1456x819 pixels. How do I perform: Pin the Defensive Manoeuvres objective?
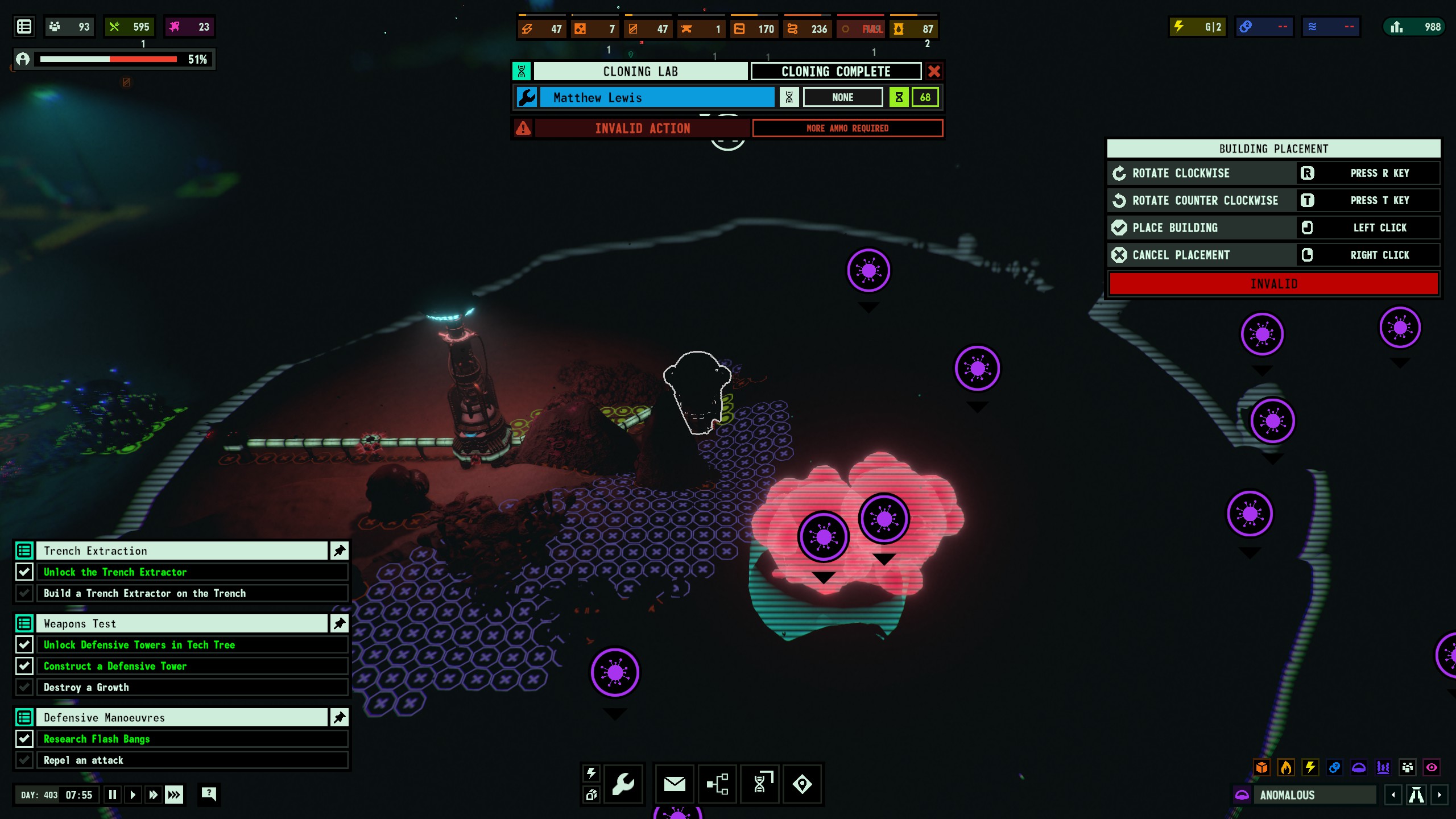click(x=340, y=718)
